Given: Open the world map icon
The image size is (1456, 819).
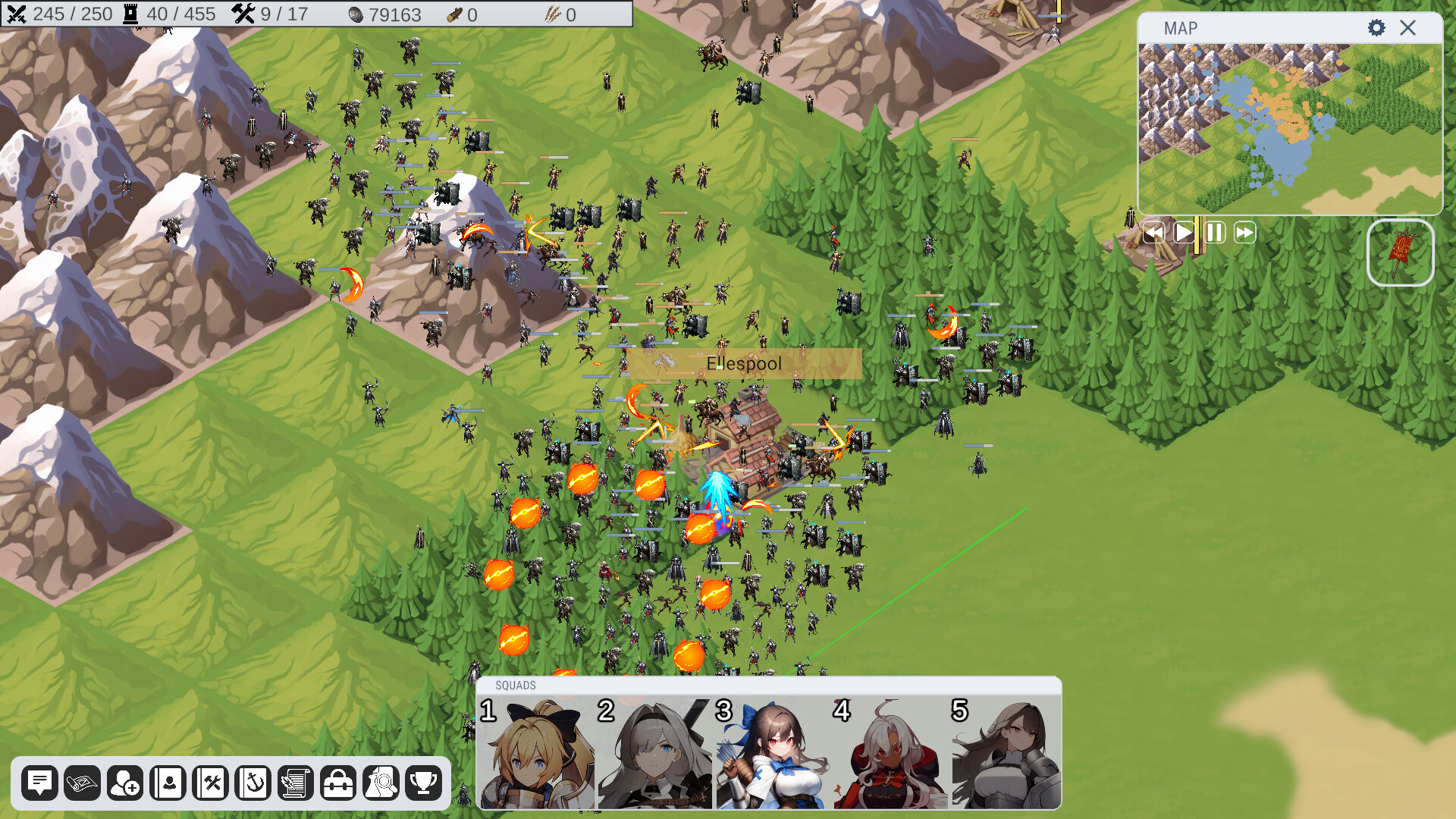Looking at the screenshot, I should pyautogui.click(x=83, y=783).
